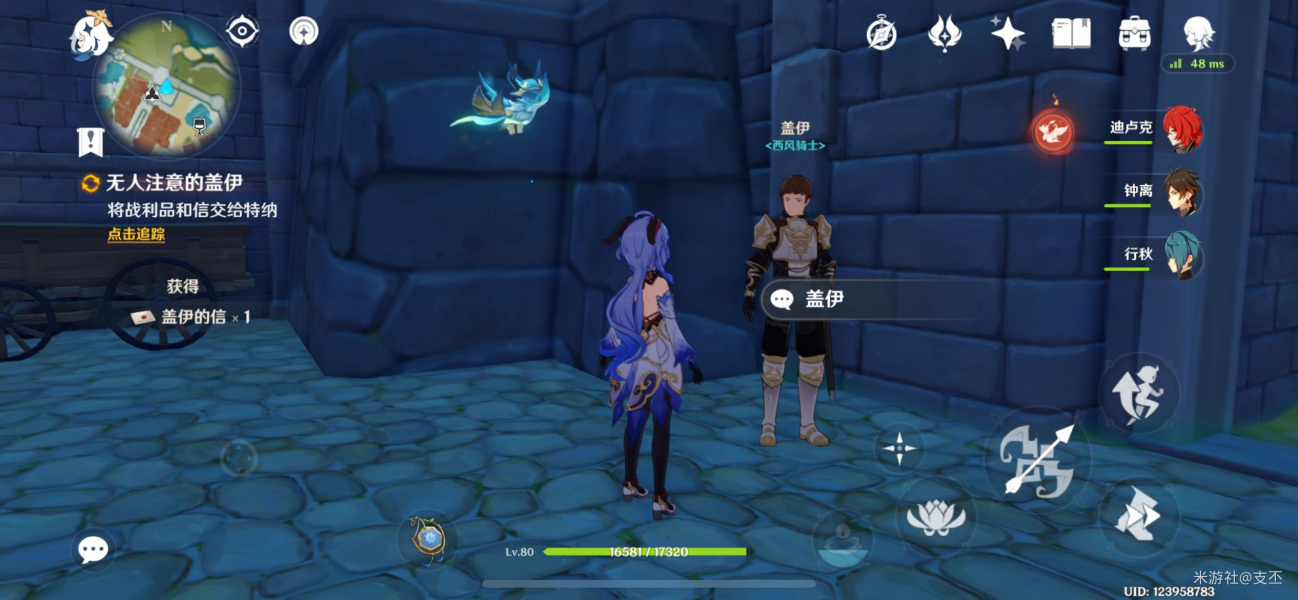Image resolution: width=1298 pixels, height=600 pixels.
Task: Open the character screen icon
Action: (1198, 34)
